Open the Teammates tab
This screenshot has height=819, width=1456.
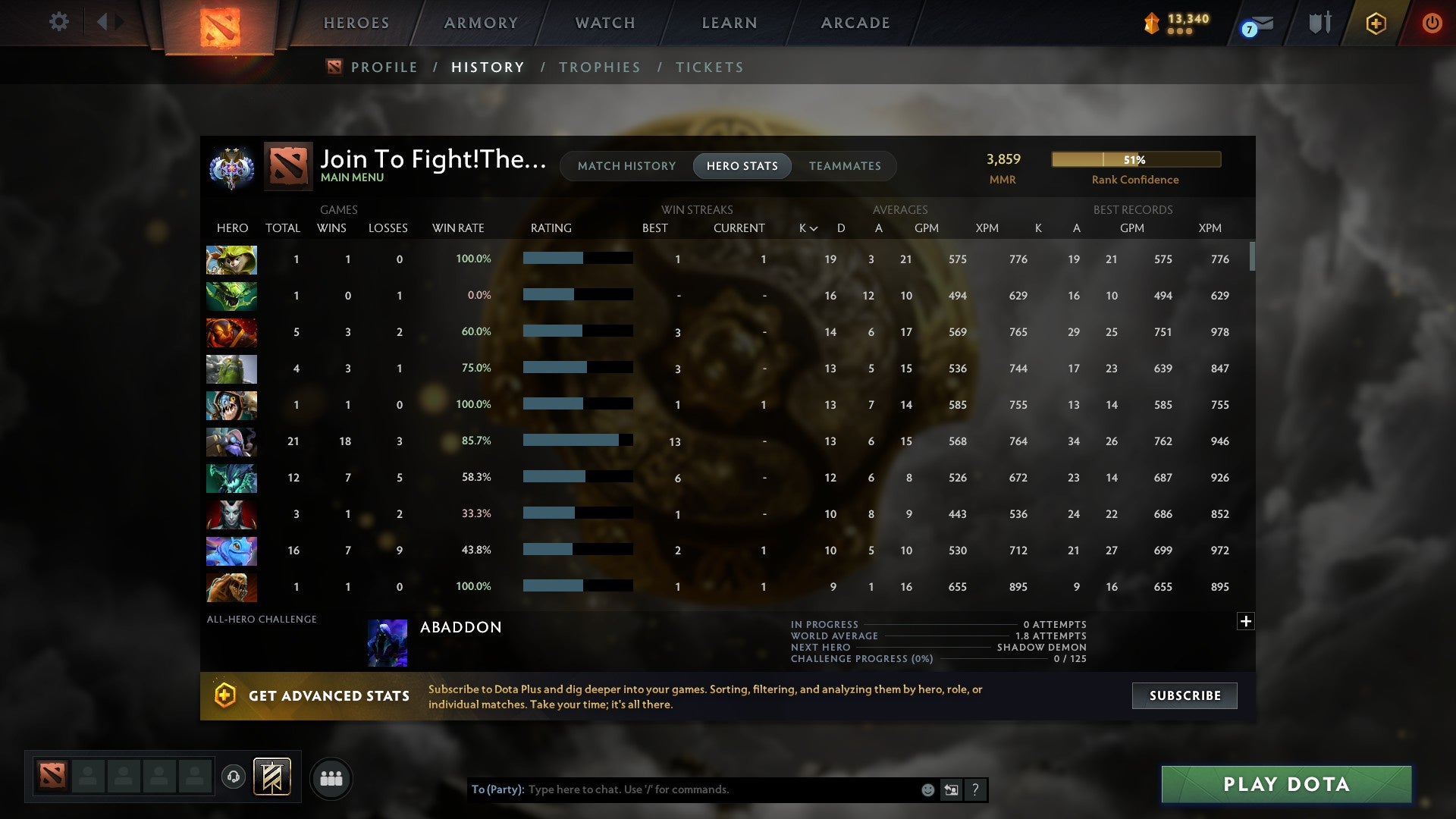point(845,165)
